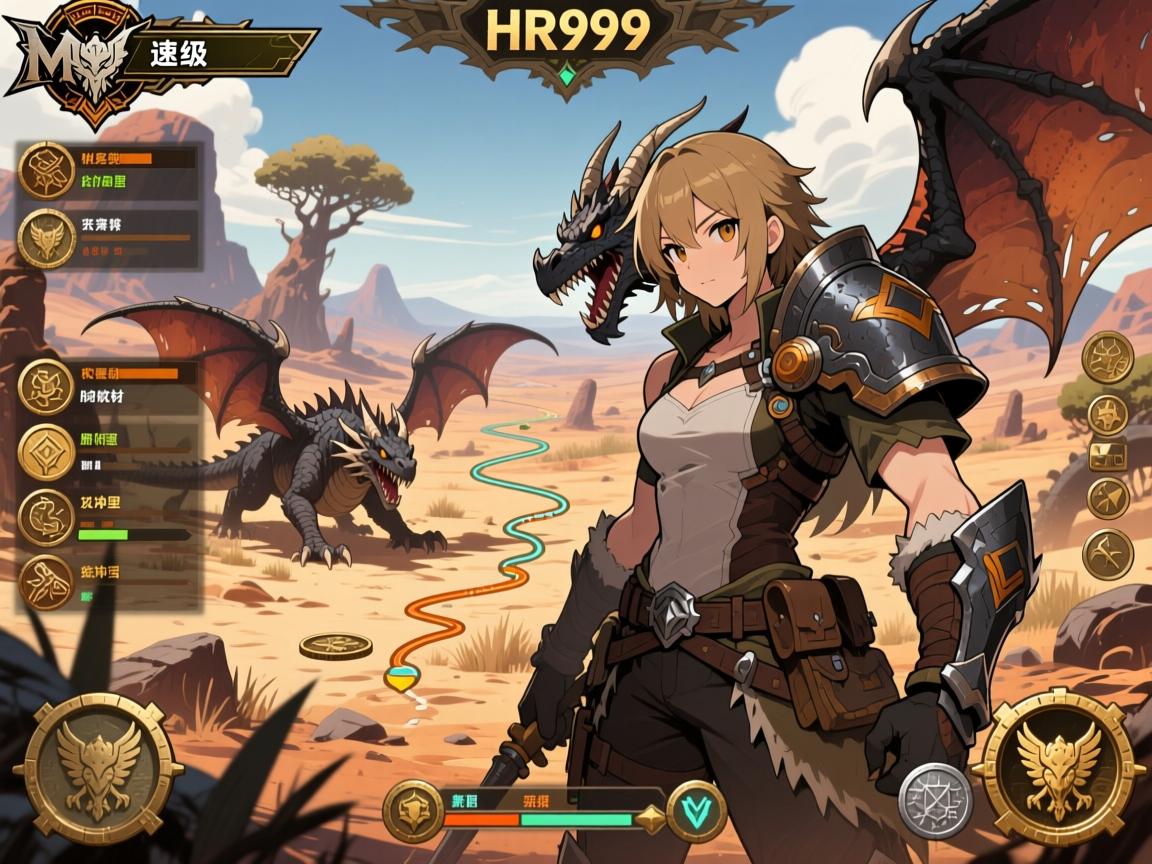This screenshot has height=864, width=1152.
Task: Click the large dragon medallion below the skill list
Action: click(x=98, y=768)
